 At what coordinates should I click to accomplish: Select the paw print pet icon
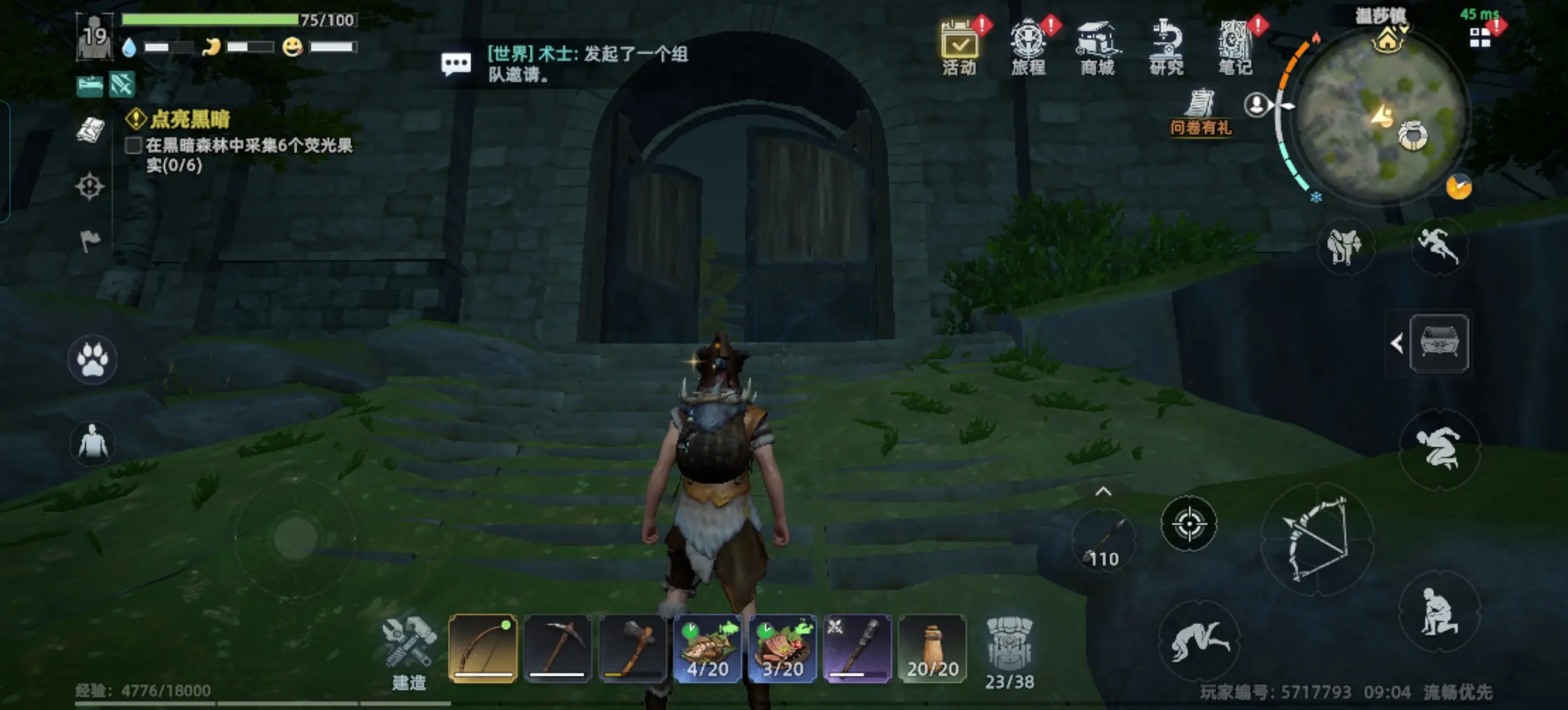92,360
